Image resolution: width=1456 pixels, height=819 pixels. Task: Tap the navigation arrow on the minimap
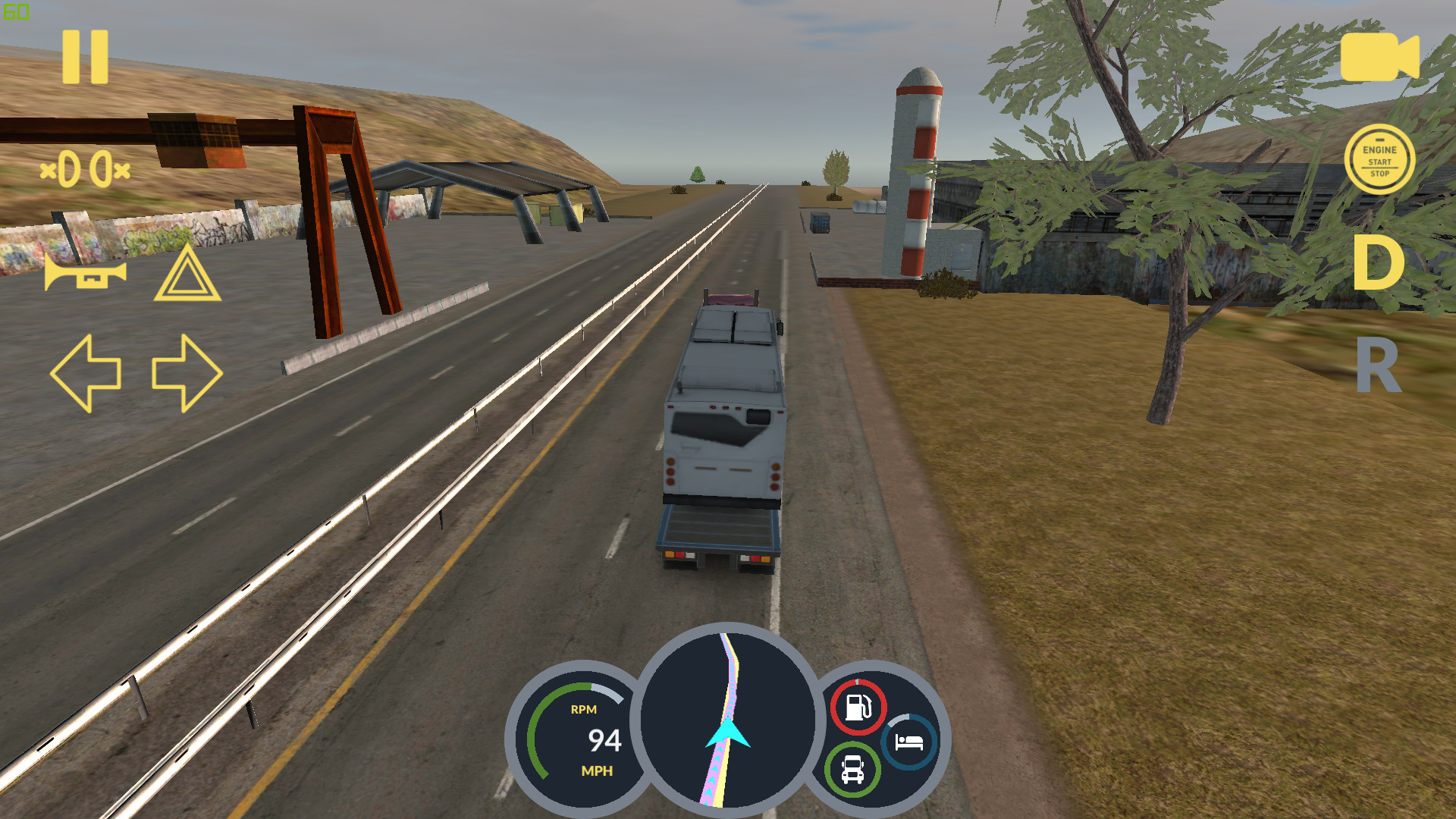click(727, 734)
